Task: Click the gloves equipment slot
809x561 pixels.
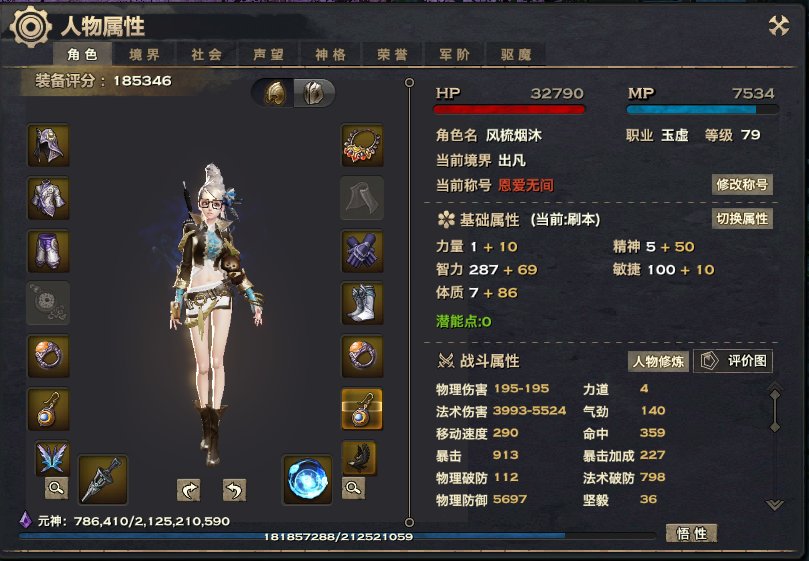Action: (362, 251)
